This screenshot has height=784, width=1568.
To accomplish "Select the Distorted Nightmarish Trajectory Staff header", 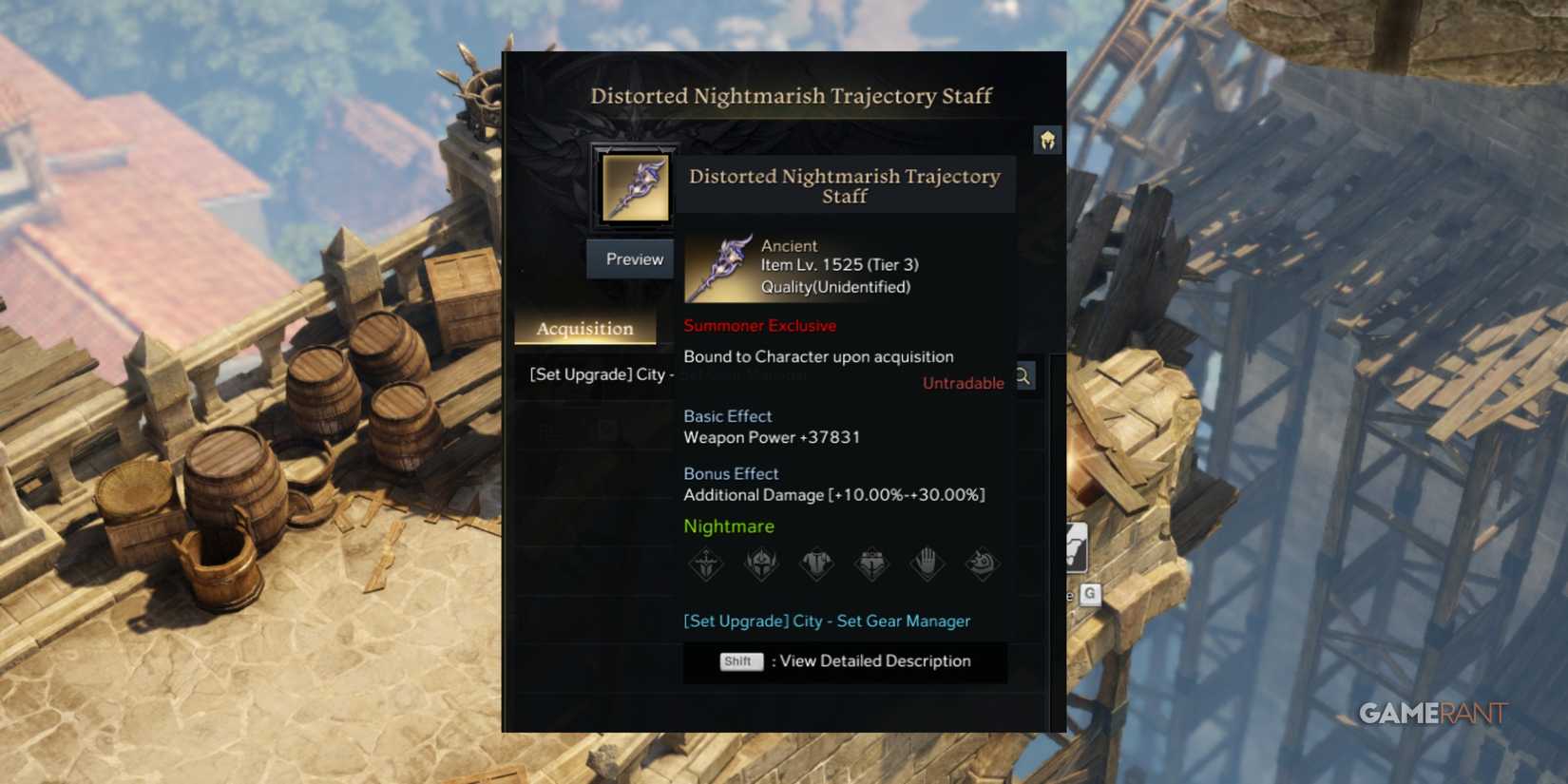I will click(792, 96).
